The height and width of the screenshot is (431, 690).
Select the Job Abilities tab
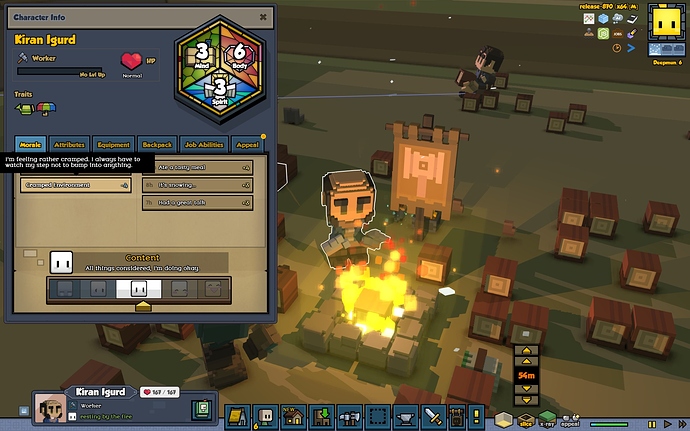(204, 145)
